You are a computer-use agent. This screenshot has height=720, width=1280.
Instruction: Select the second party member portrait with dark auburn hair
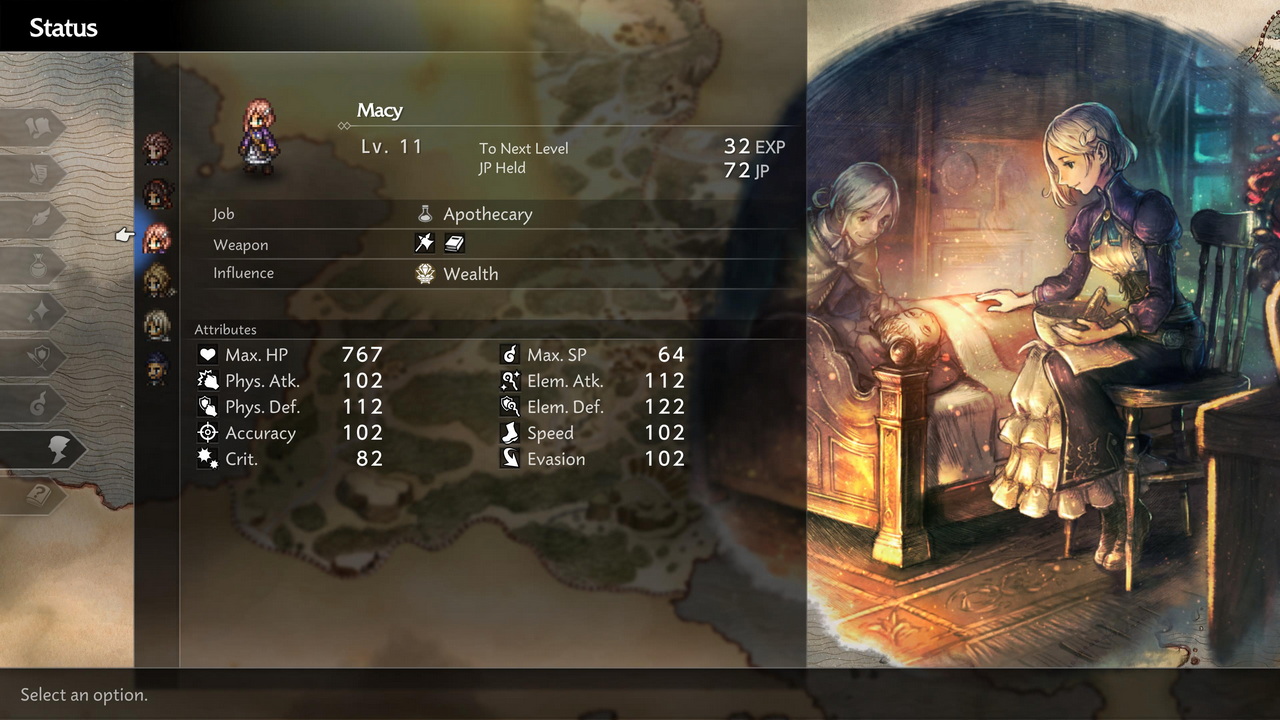[x=157, y=194]
